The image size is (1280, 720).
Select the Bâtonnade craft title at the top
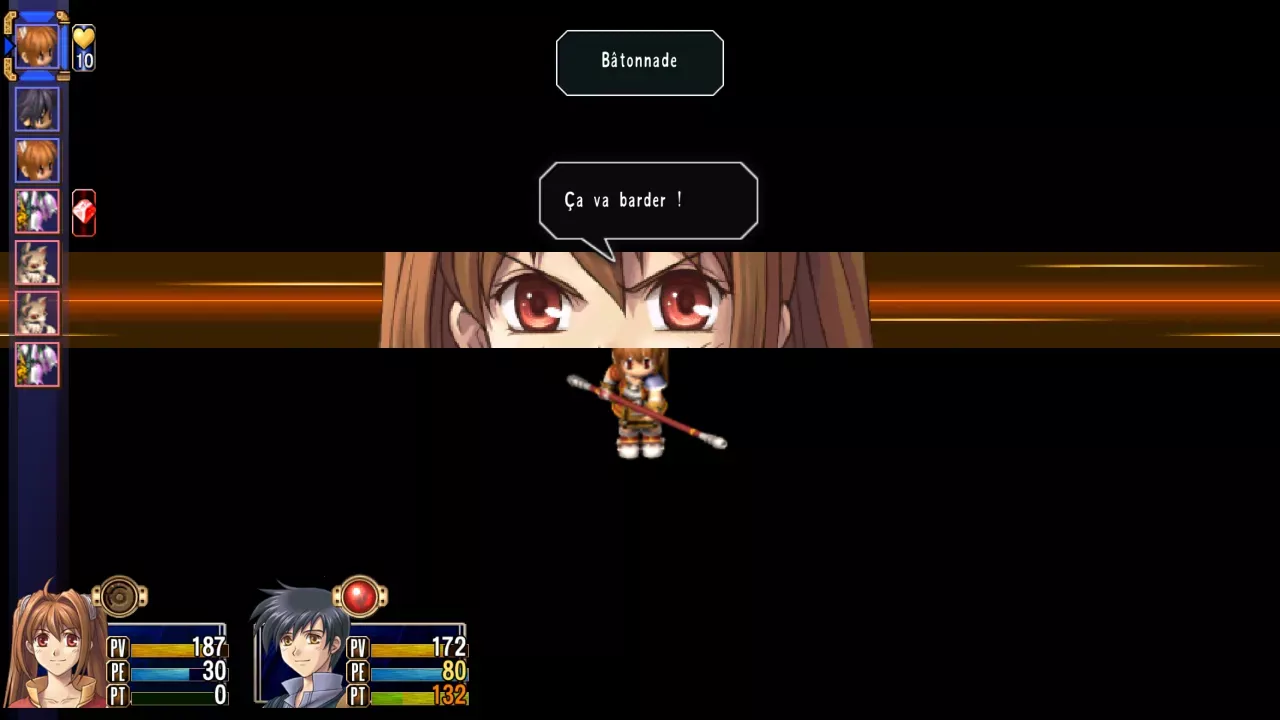pyautogui.click(x=639, y=62)
